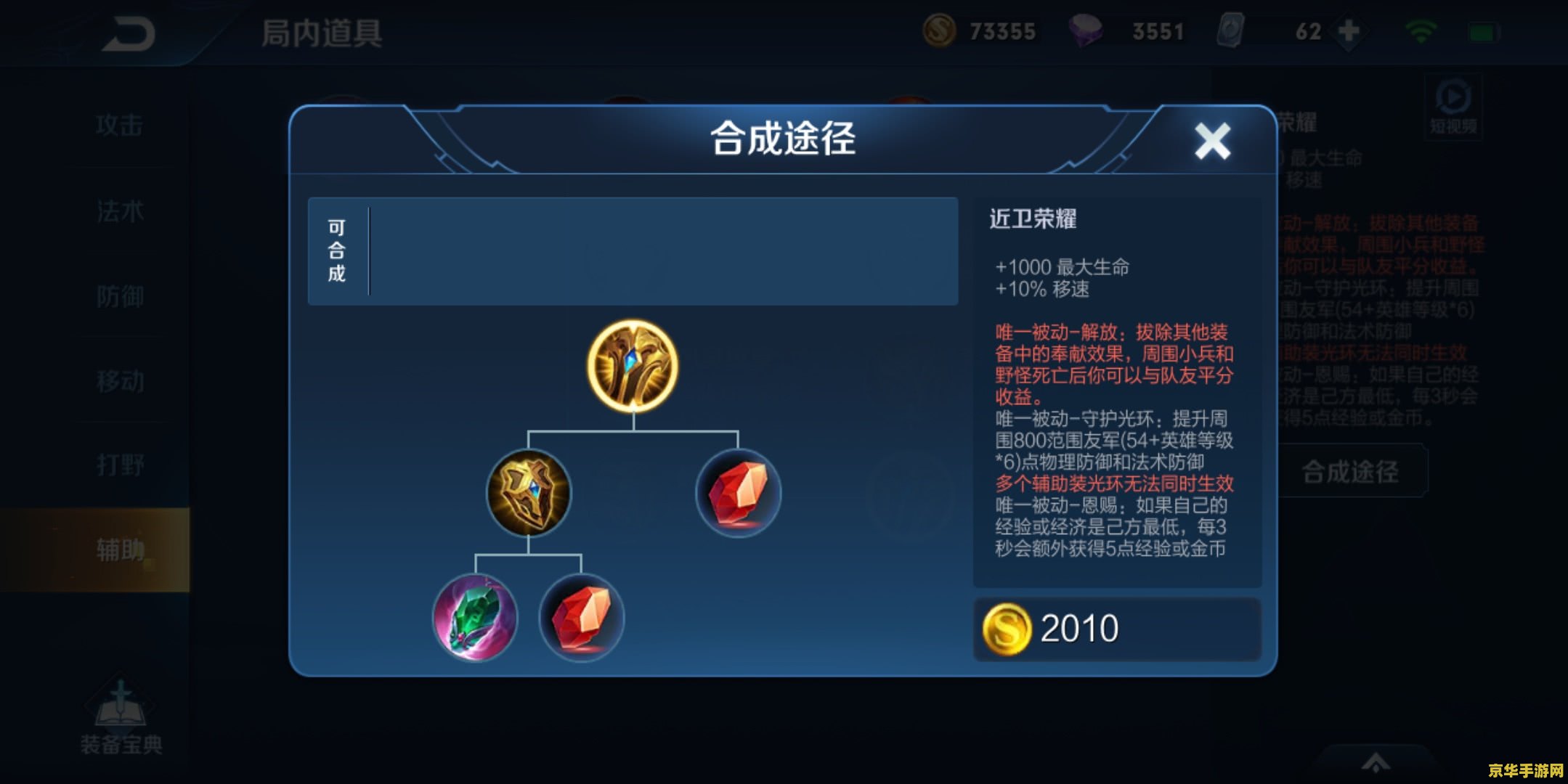Click the purple gem currency icon
This screenshot has width=1568, height=784.
pyautogui.click(x=1088, y=30)
